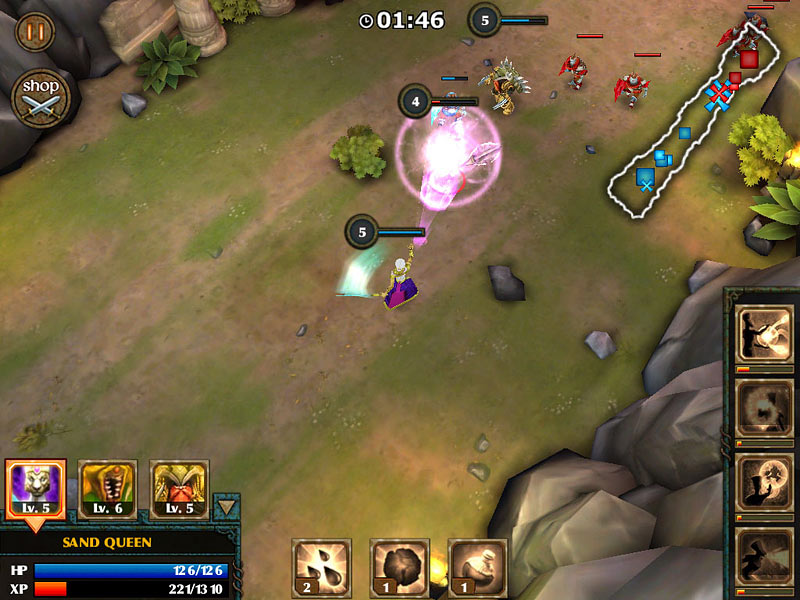
Task: Activate the bottom light beam ability
Action: [x=764, y=555]
